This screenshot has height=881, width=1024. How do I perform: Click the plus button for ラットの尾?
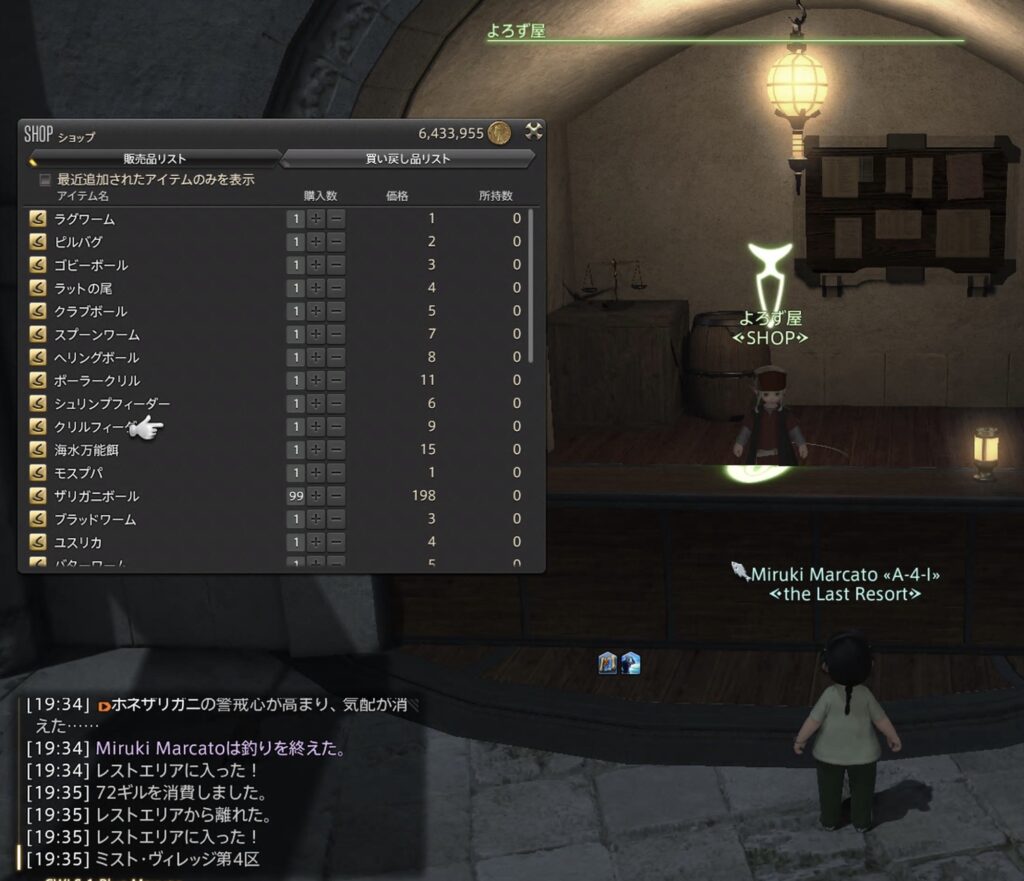pyautogui.click(x=316, y=288)
